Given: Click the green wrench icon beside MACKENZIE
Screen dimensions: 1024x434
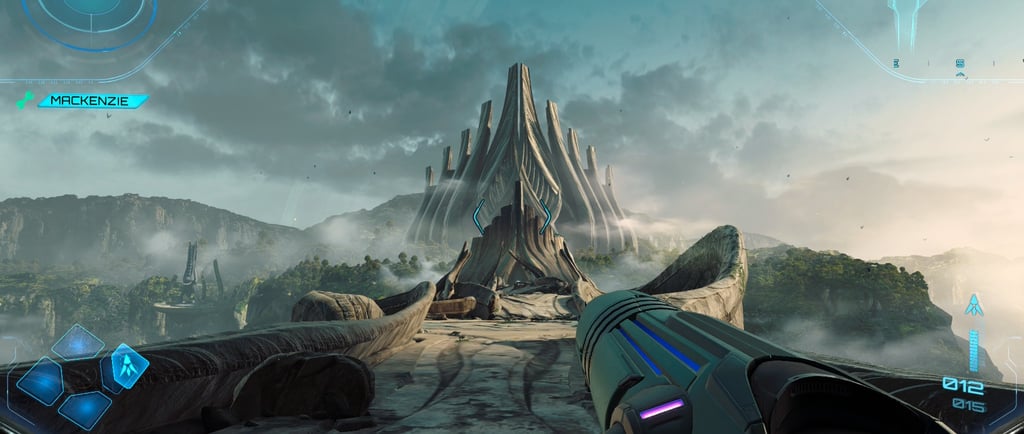Looking at the screenshot, I should (24, 101).
